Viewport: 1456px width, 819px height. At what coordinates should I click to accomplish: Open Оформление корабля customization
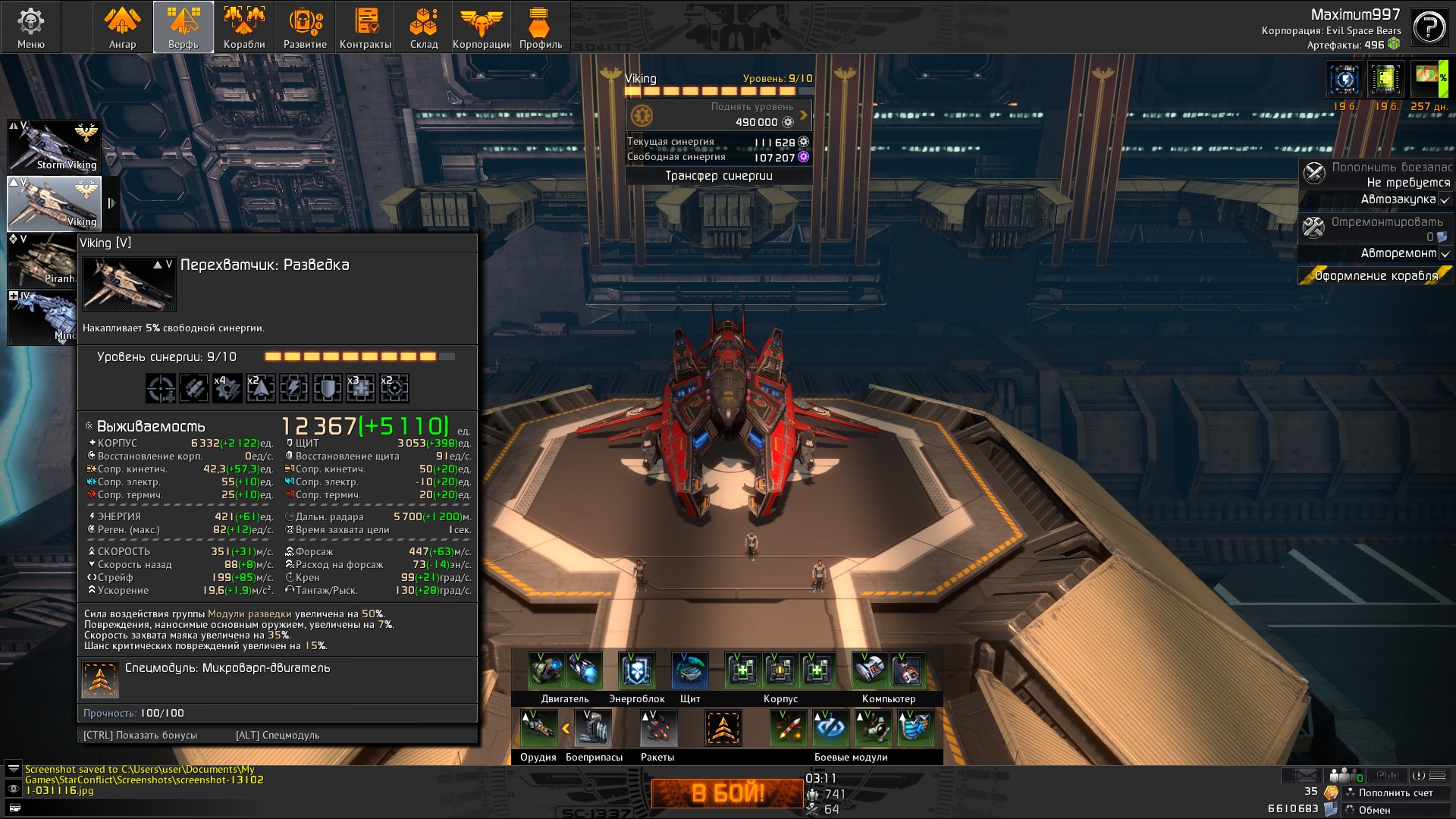[1376, 276]
